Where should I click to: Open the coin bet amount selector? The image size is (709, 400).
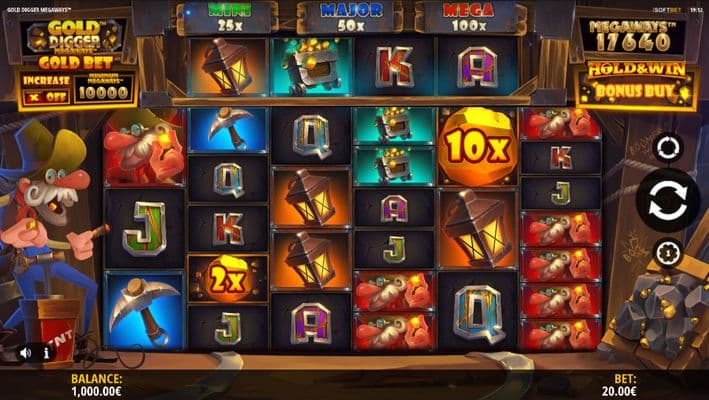(667, 251)
